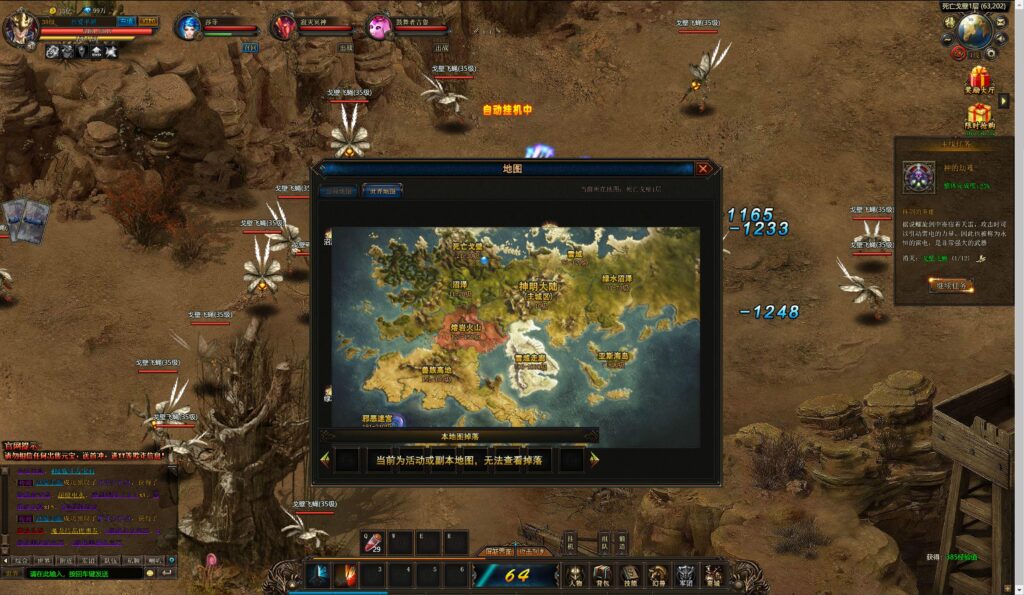This screenshot has height=595, width=1024.
Task: Open the 人物 character menu
Action: pos(575,575)
